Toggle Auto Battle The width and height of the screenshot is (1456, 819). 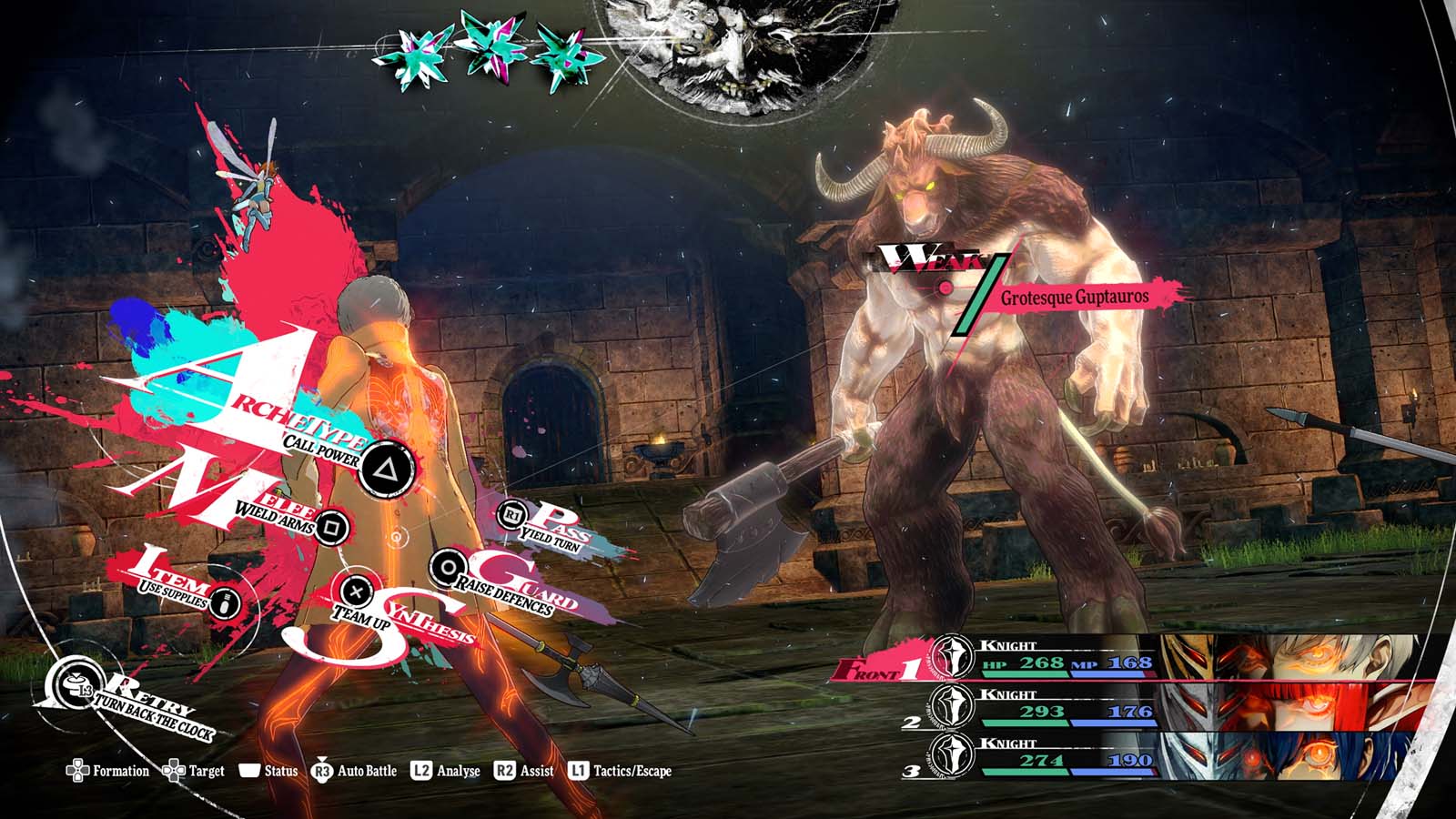pyautogui.click(x=355, y=771)
